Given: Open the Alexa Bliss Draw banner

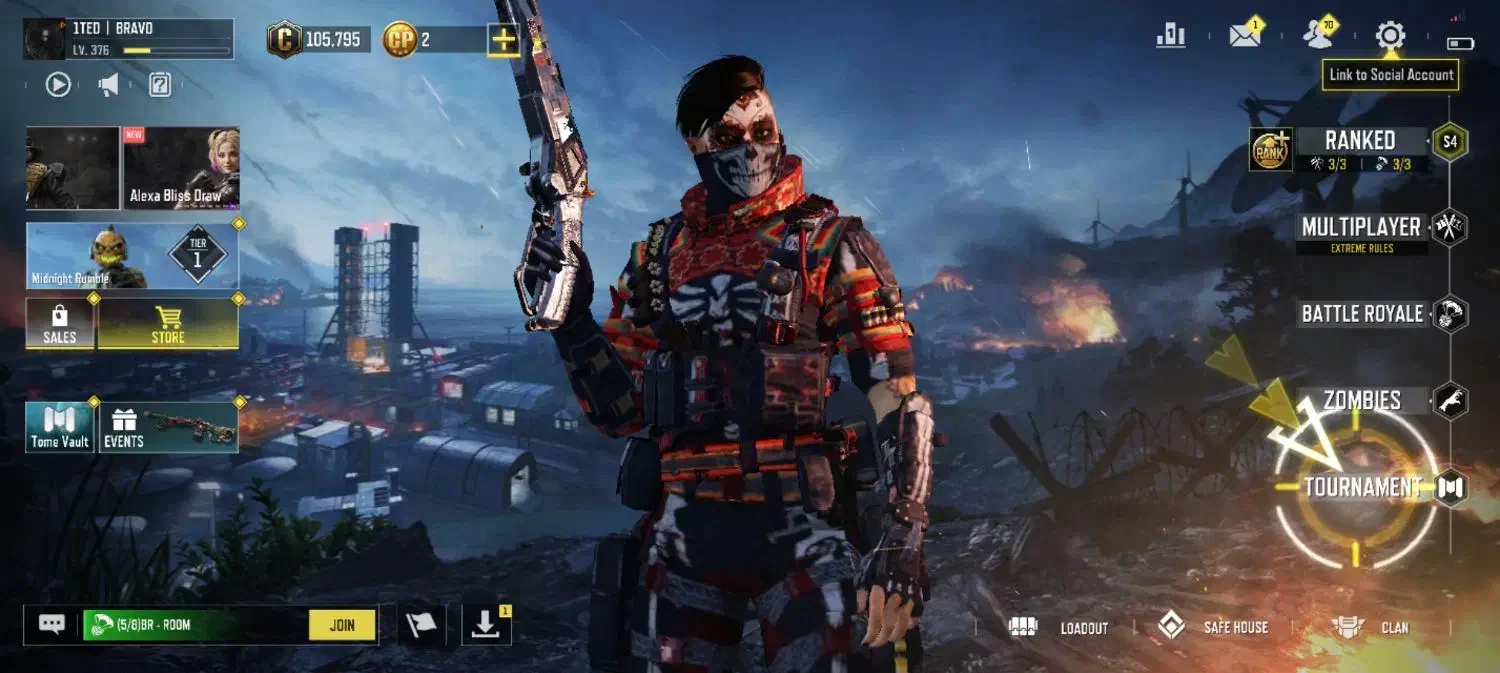Looking at the screenshot, I should 181,168.
